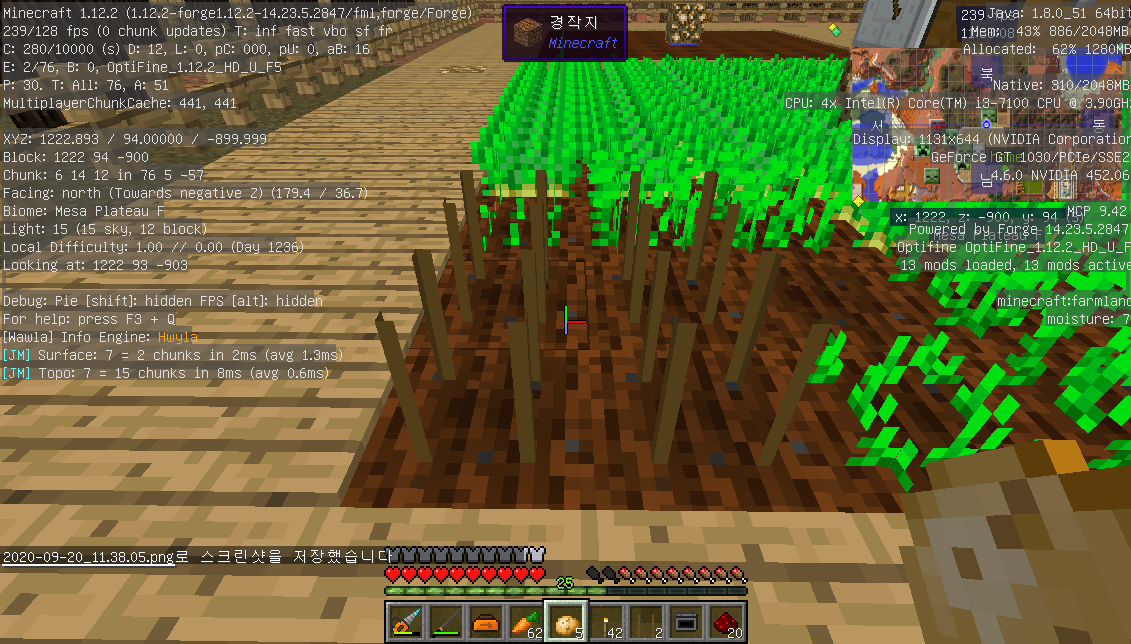Select the redstone dust slot
Screen dimensions: 1131x644
pos(726,622)
